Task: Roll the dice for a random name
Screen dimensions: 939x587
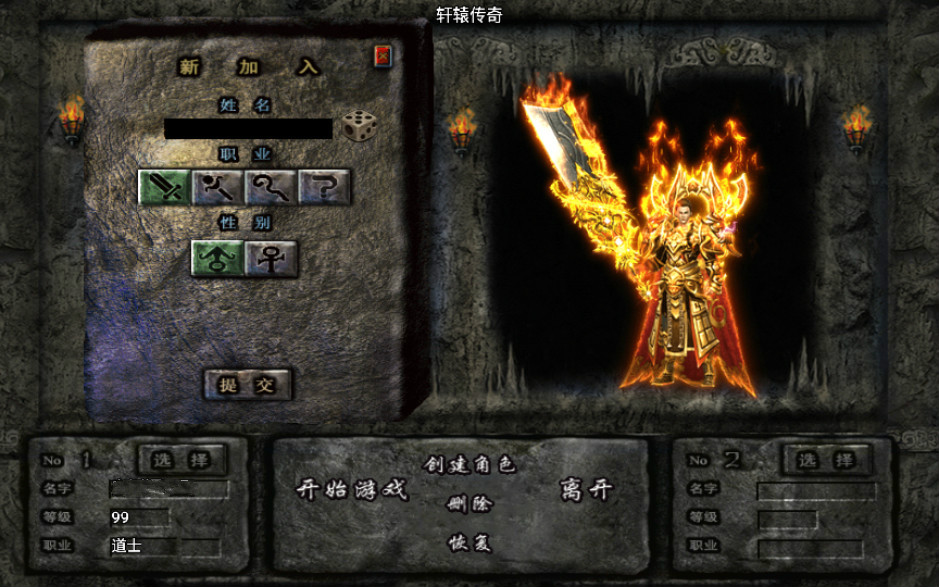Action: pyautogui.click(x=358, y=126)
